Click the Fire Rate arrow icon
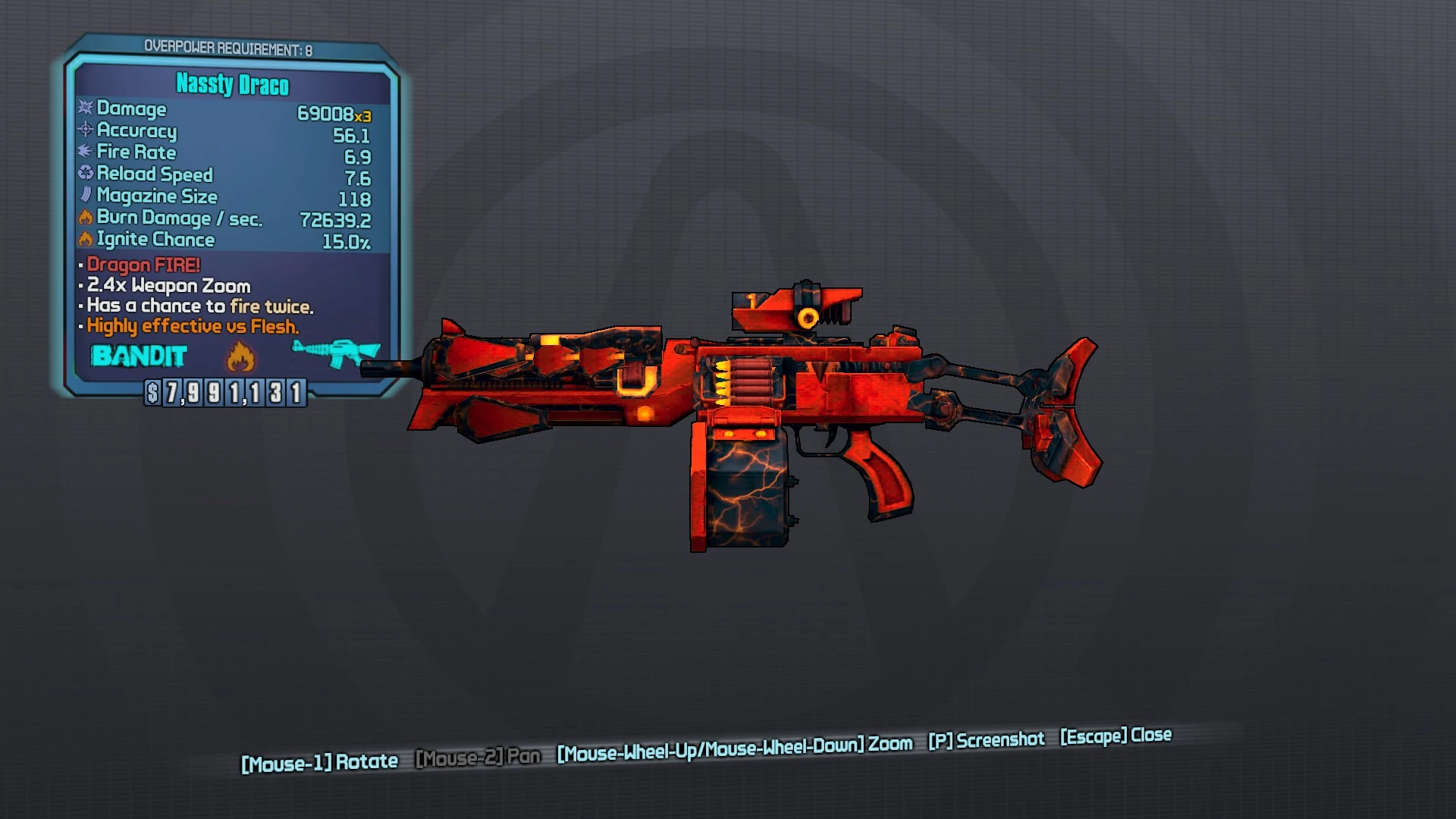The image size is (1456, 819). (x=84, y=152)
